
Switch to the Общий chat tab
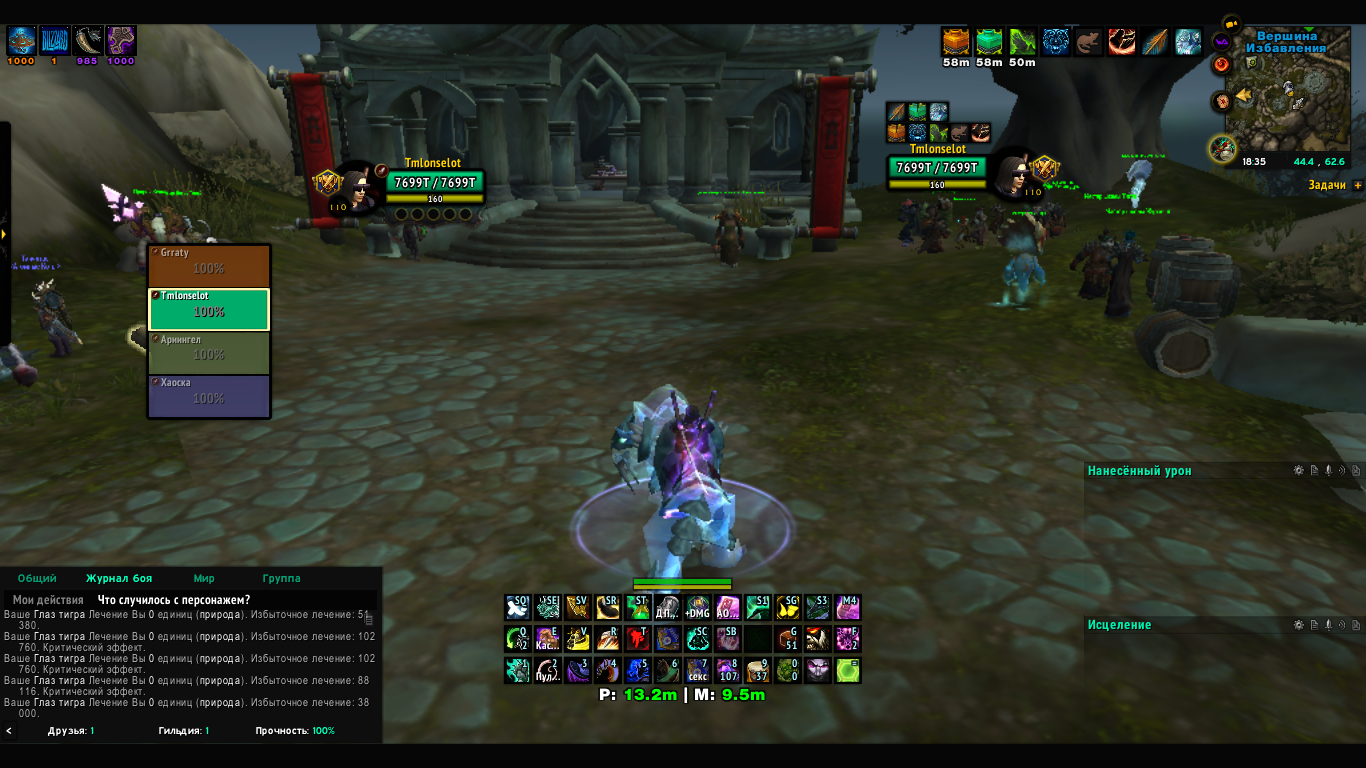37,579
